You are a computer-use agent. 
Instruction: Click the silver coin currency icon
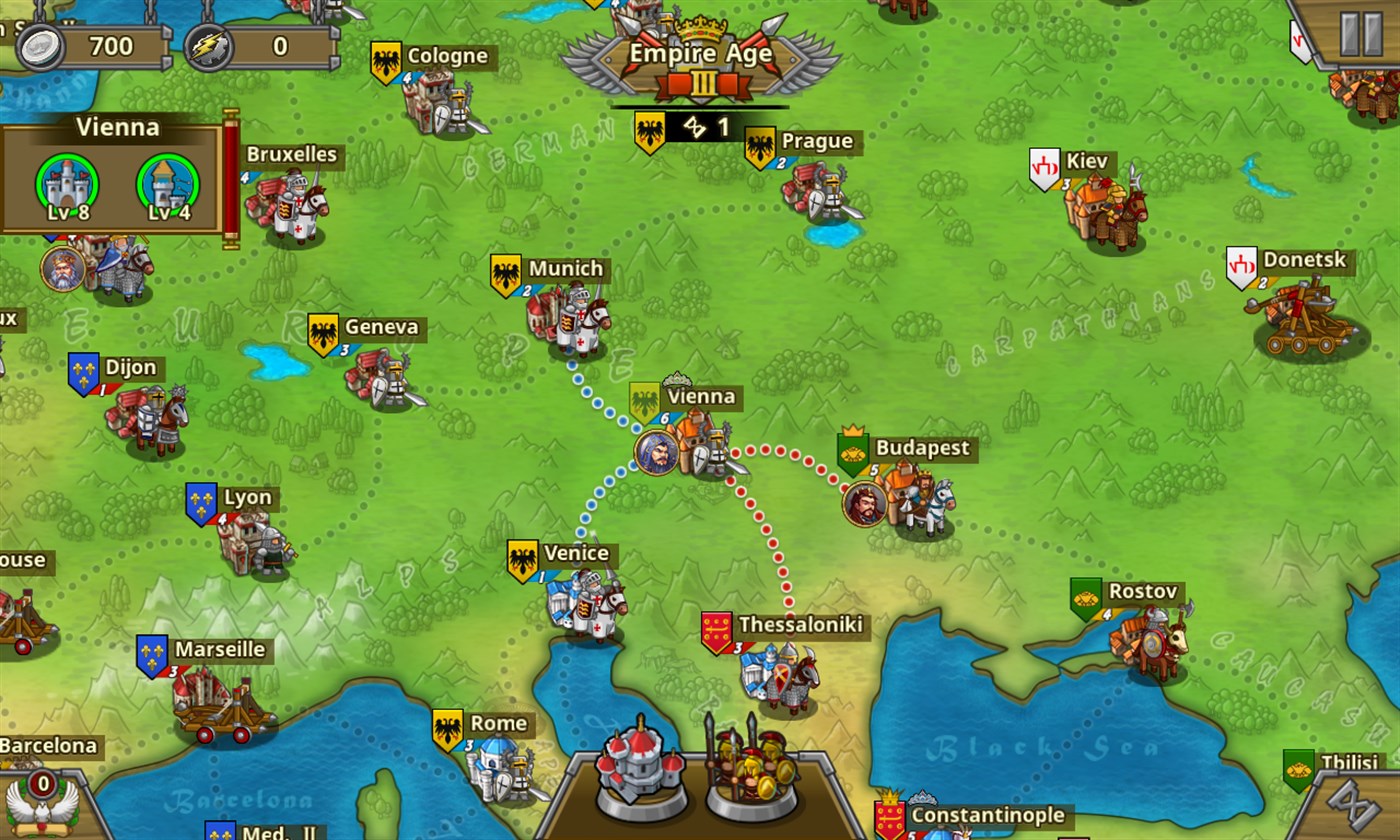point(38,45)
